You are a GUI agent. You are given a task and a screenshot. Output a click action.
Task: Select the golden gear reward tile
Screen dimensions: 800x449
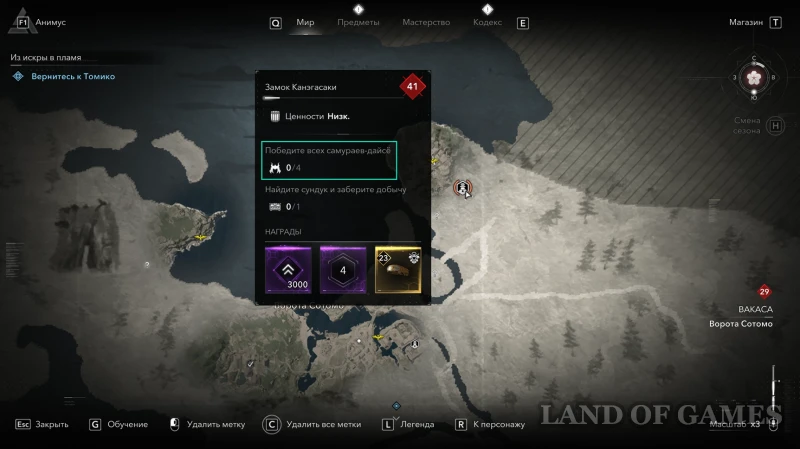398,271
